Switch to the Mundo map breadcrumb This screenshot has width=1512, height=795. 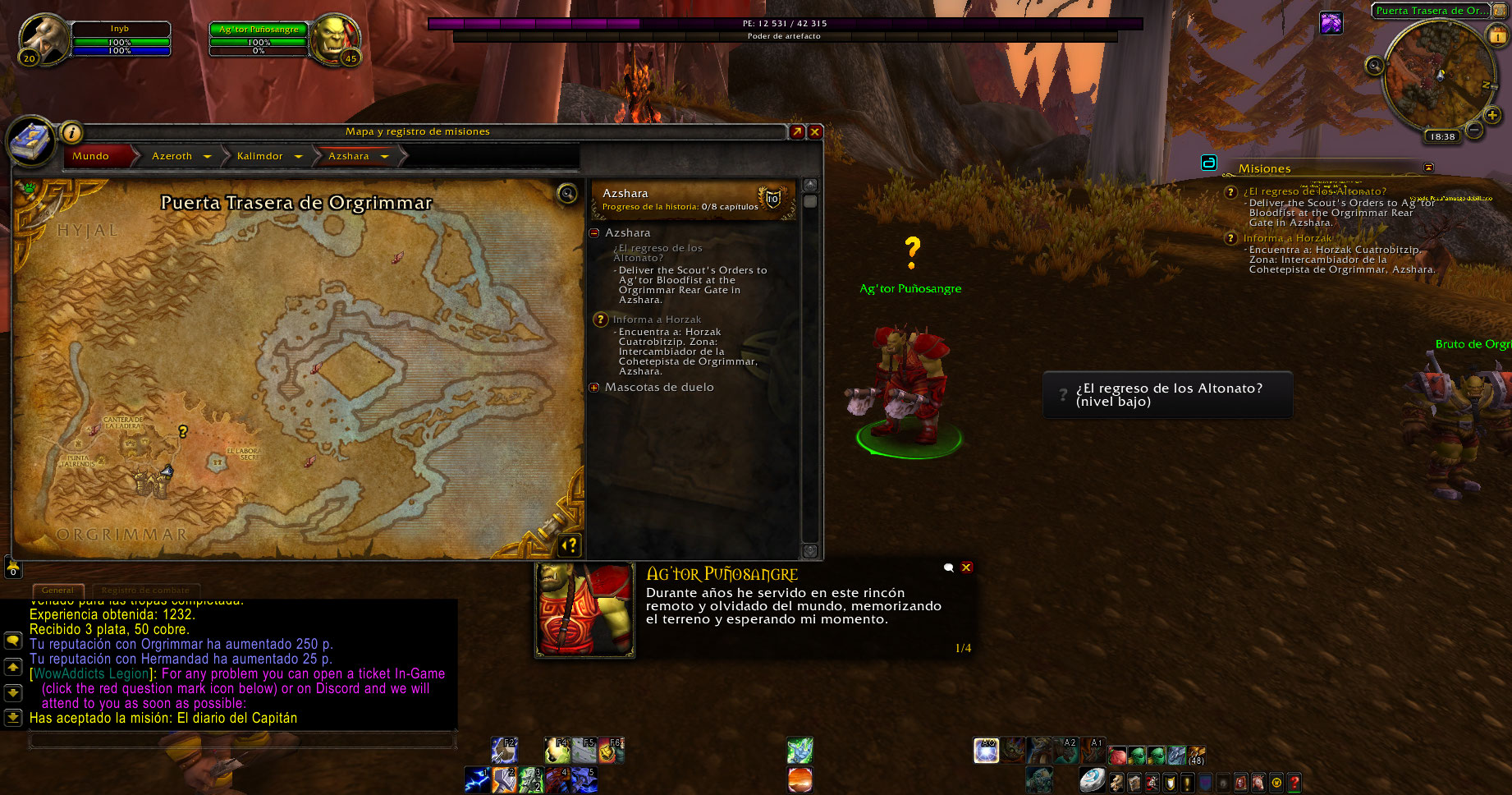click(91, 156)
